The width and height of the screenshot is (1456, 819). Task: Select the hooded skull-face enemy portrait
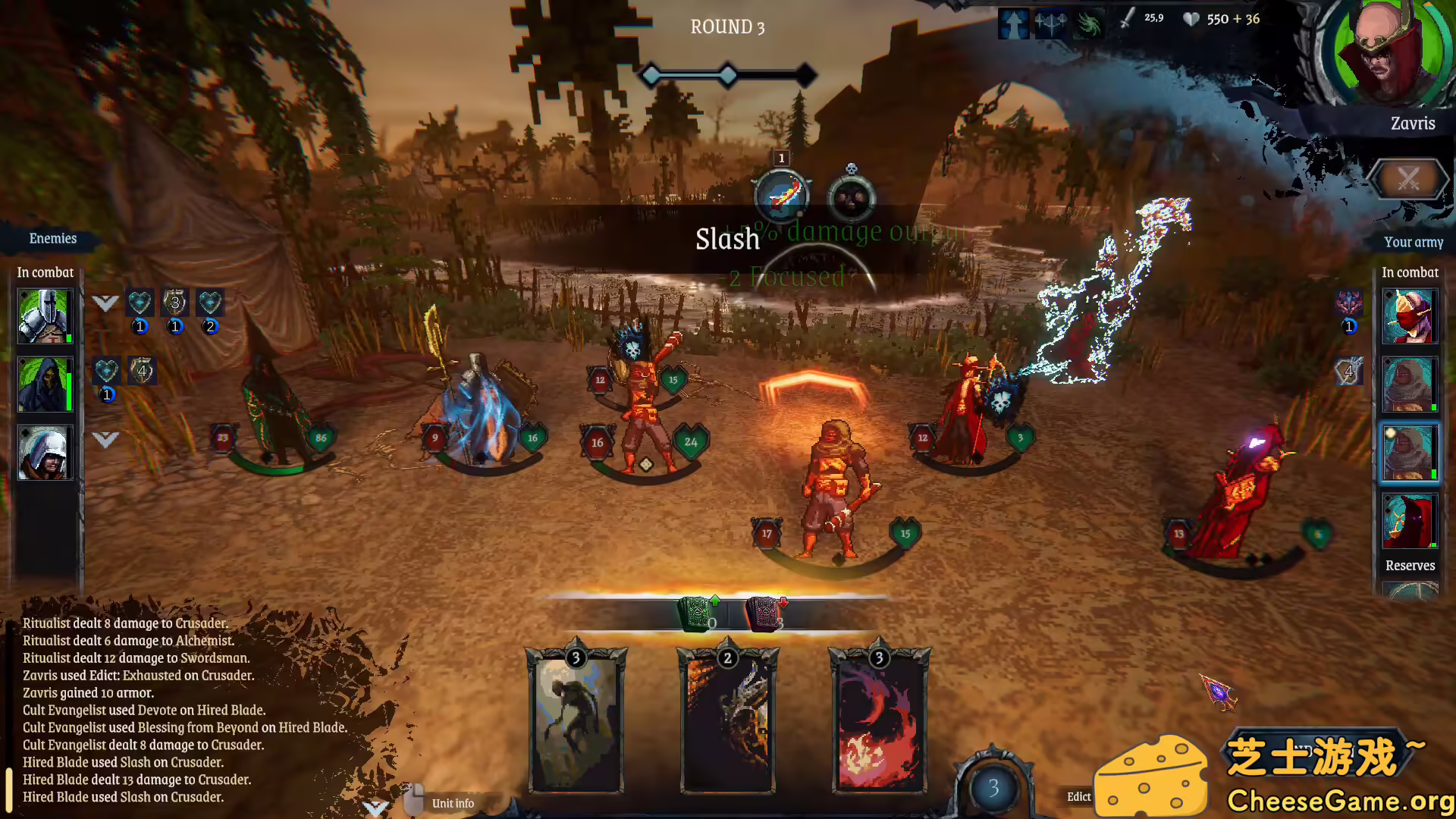[x=44, y=384]
